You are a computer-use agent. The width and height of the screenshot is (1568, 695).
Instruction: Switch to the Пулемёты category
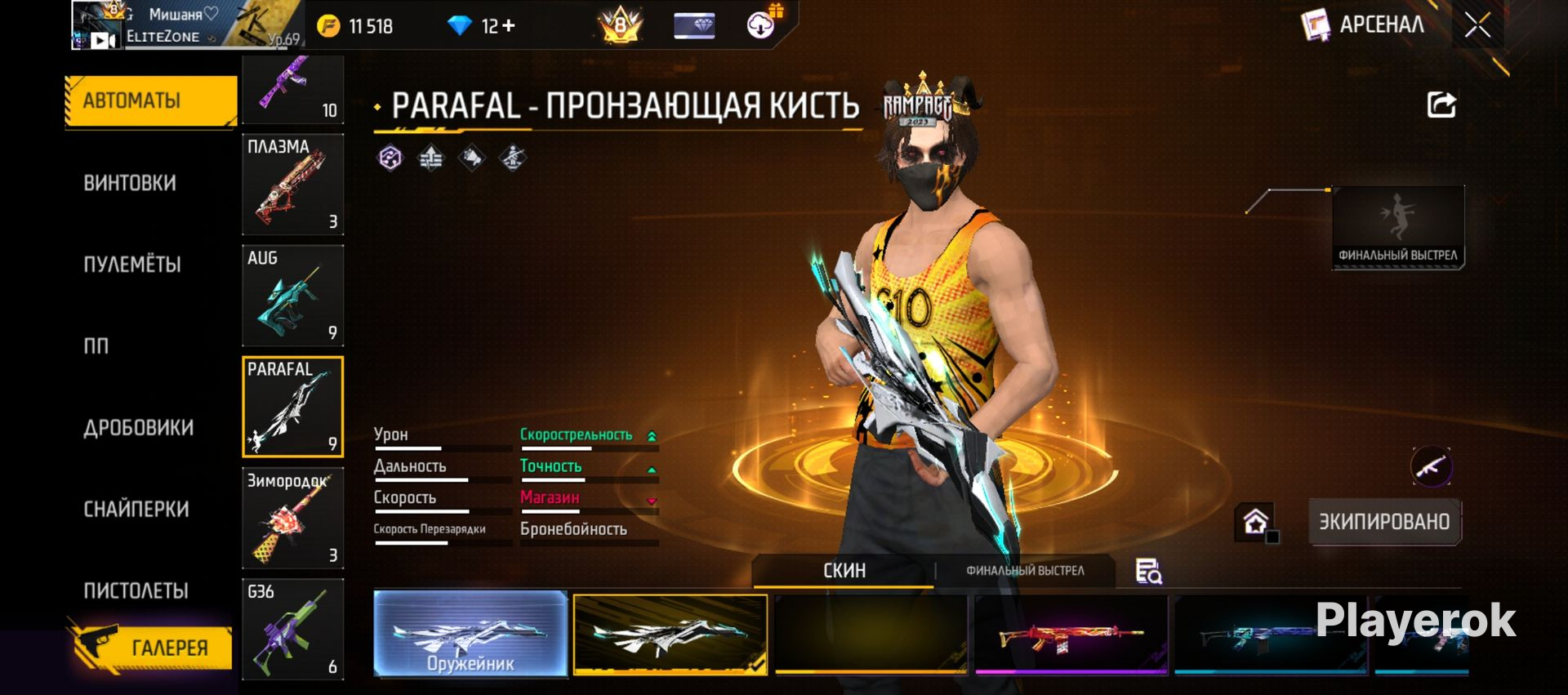coord(132,265)
